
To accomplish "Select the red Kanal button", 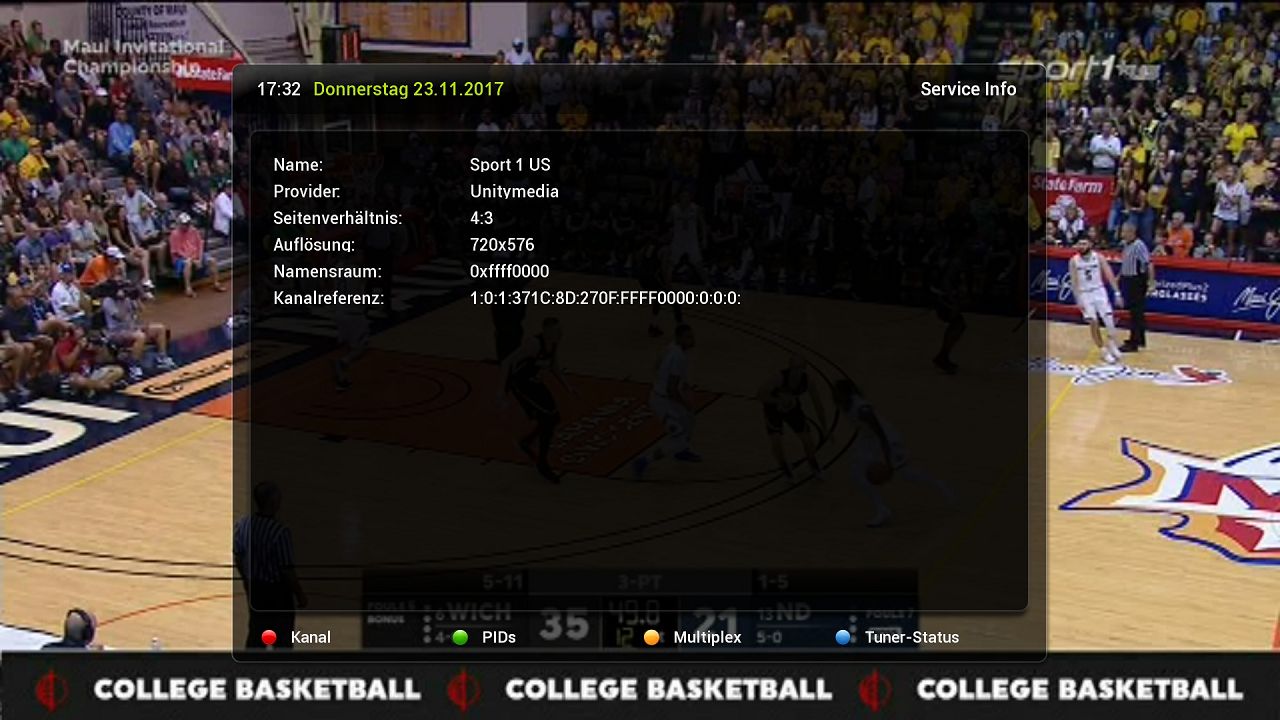I will [296, 637].
